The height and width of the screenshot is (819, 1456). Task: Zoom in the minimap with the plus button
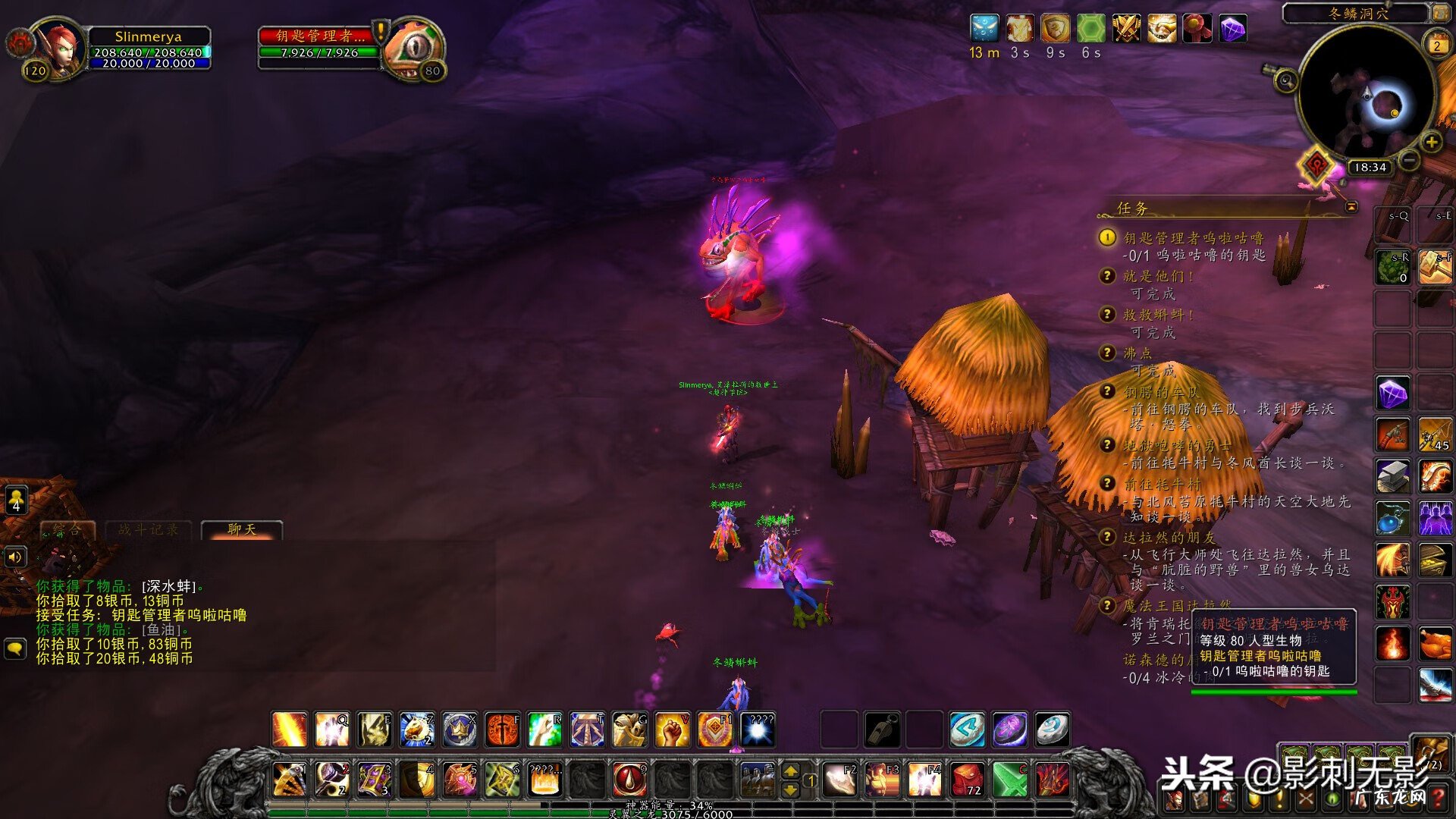click(1431, 142)
